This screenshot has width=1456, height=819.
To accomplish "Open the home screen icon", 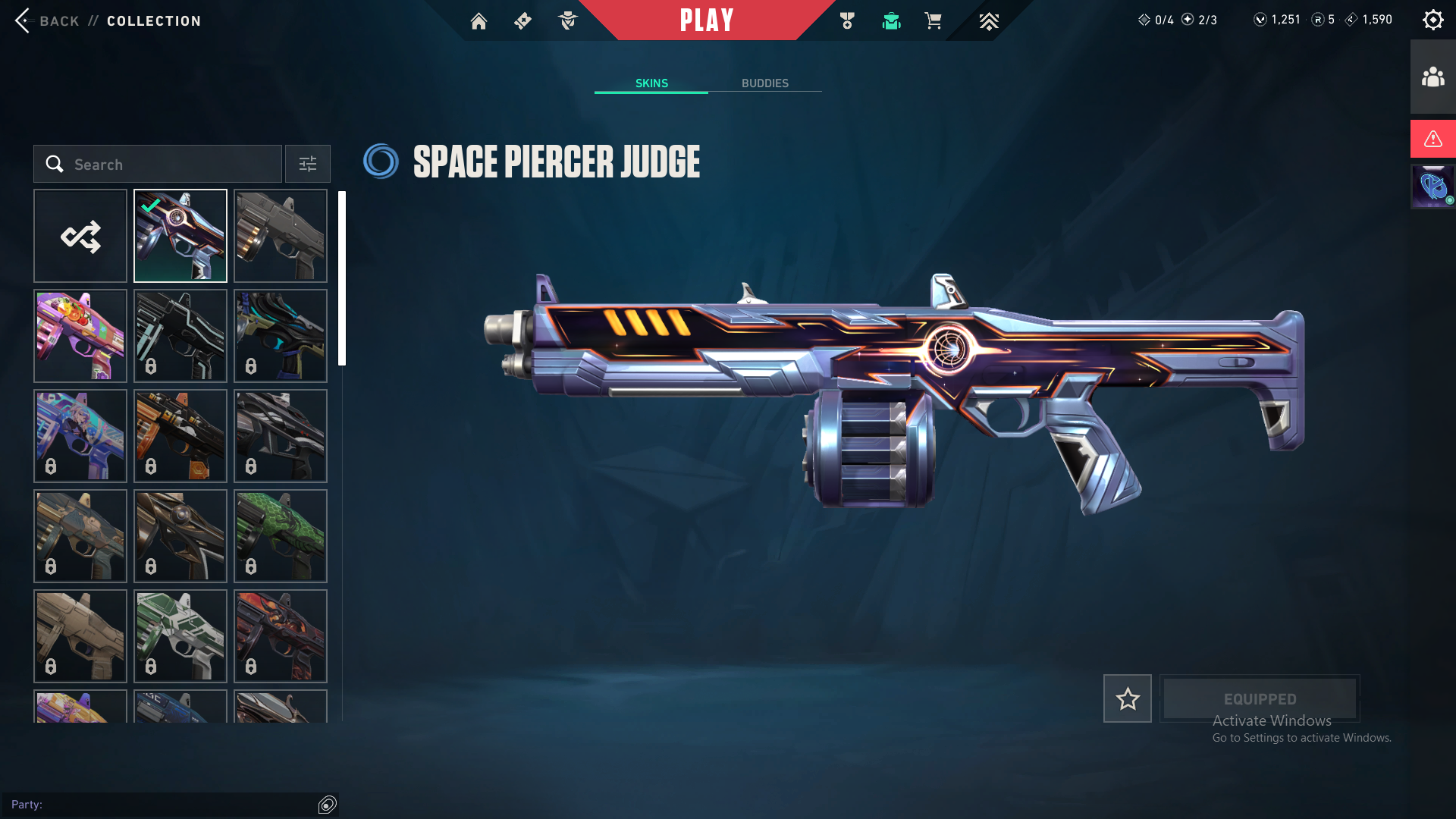I will pyautogui.click(x=479, y=21).
